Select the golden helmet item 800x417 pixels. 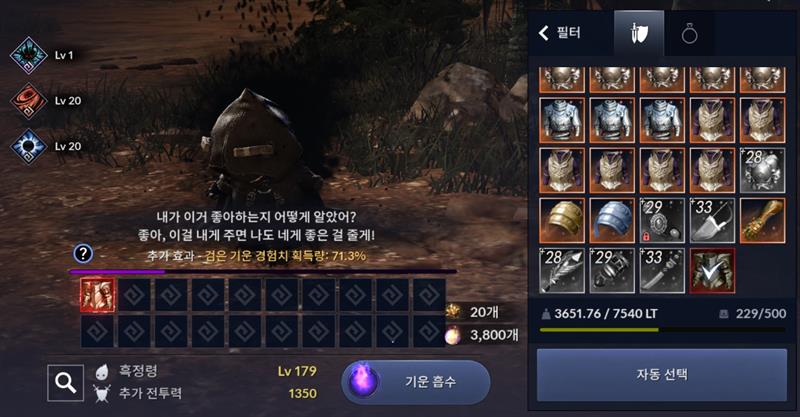coord(560,219)
